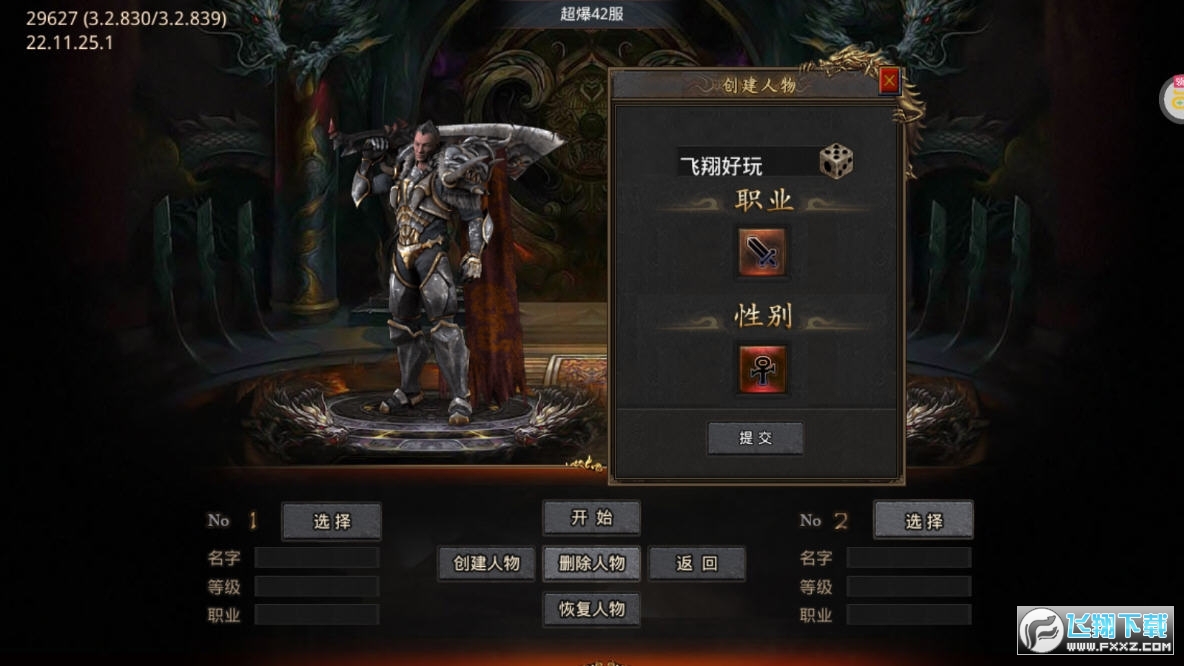Choose the gender symbol icon under 性别
Image resolution: width=1184 pixels, height=666 pixels.
click(x=762, y=368)
